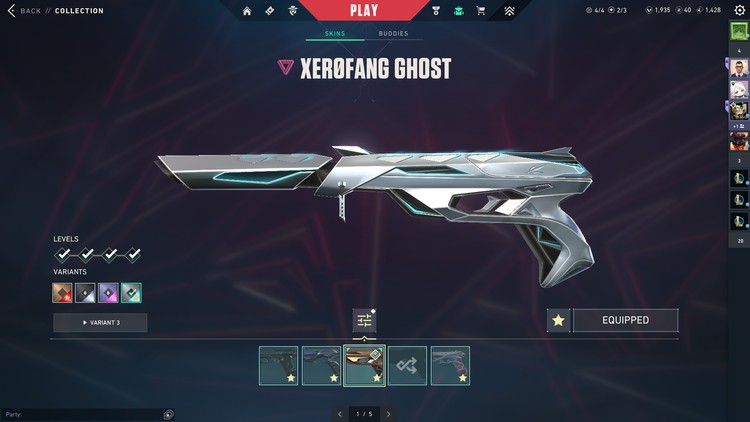Image resolution: width=750 pixels, height=422 pixels.
Task: Switch to the Buddies tab
Action: click(x=393, y=34)
